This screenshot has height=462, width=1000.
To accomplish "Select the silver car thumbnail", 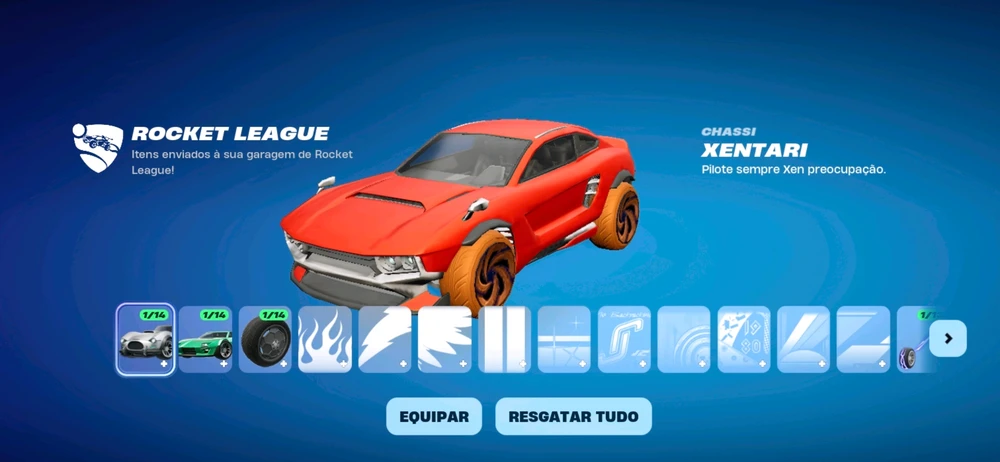I will coord(146,339).
